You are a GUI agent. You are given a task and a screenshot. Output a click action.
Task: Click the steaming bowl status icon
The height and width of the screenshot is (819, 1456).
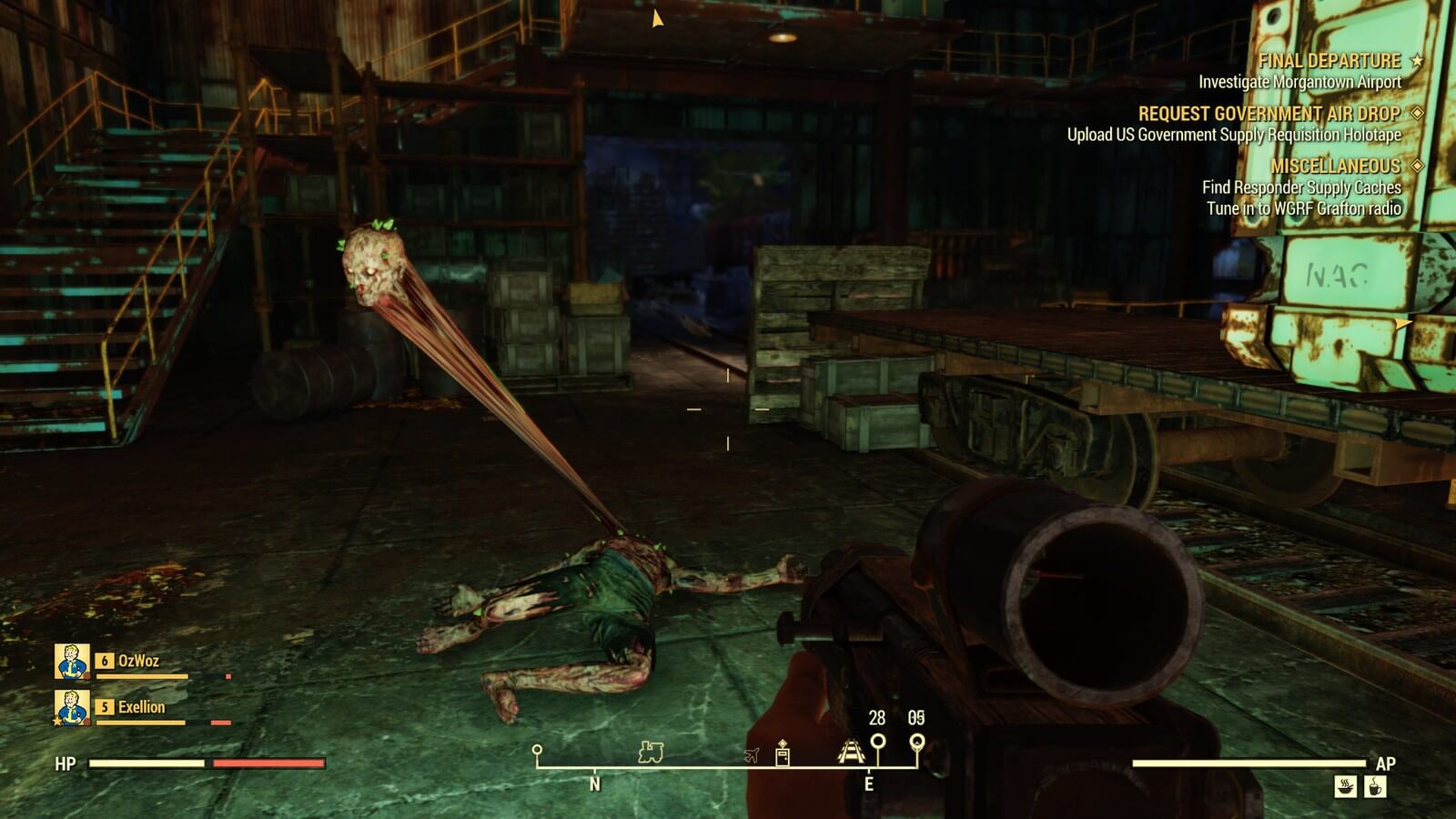(x=1346, y=785)
